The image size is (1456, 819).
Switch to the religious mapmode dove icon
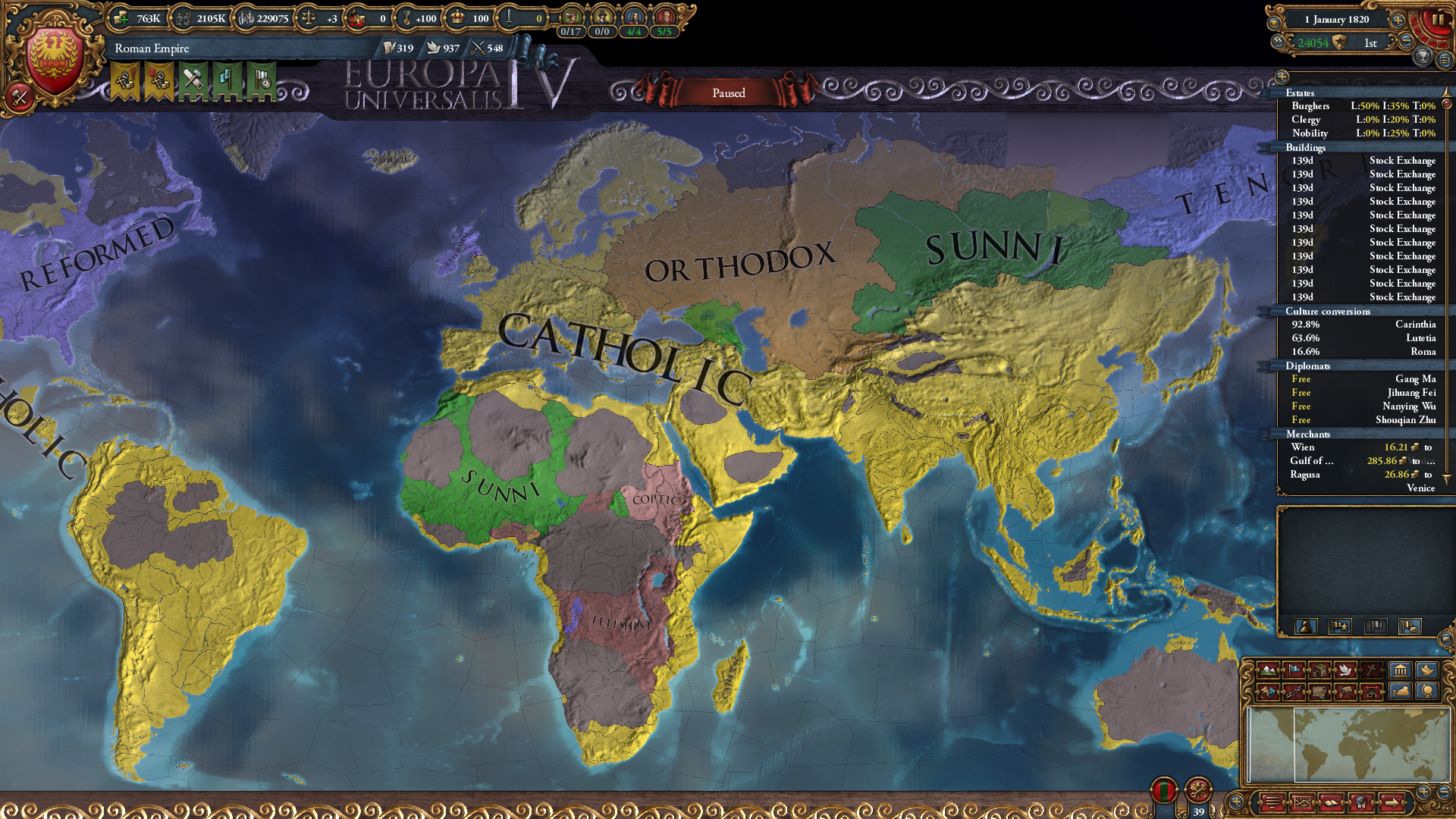1346,670
